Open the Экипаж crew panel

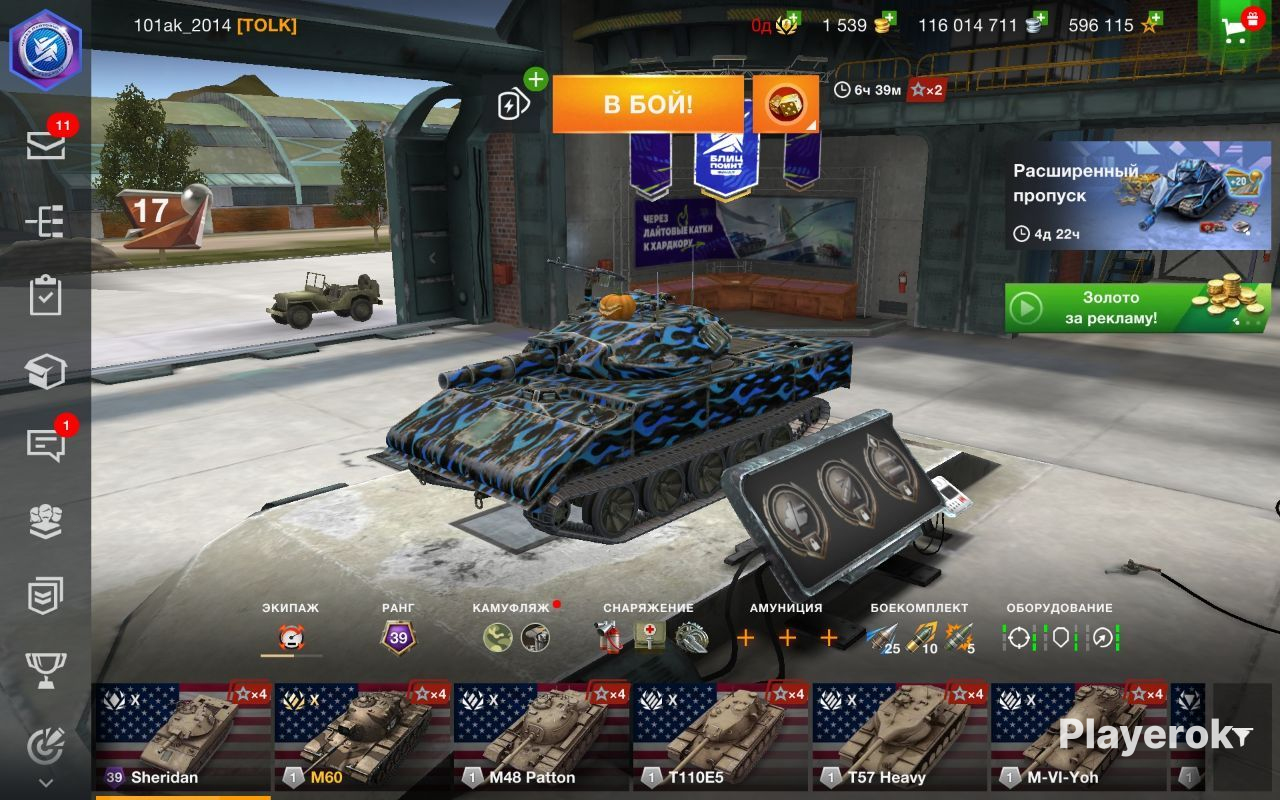point(292,637)
